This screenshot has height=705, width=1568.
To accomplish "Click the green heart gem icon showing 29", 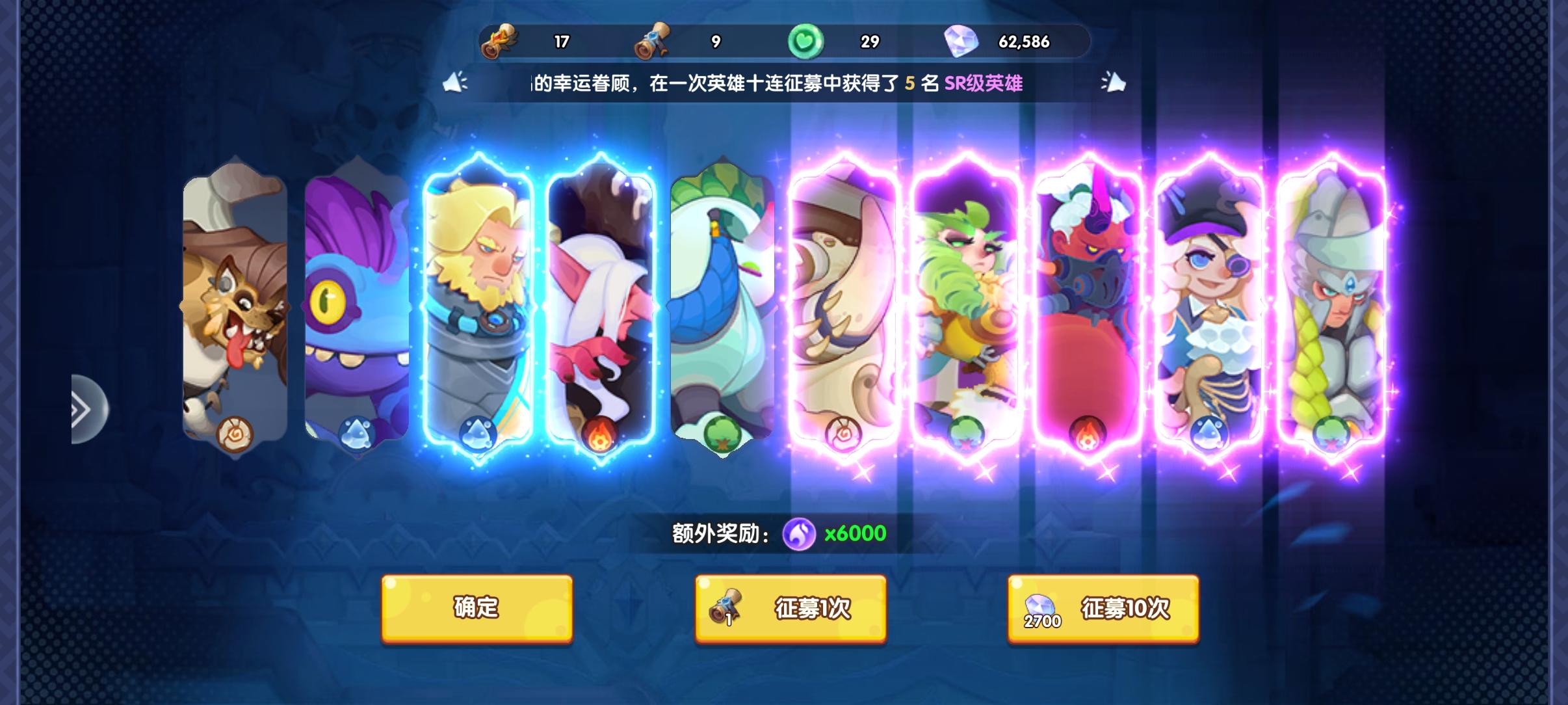I will (x=806, y=40).
